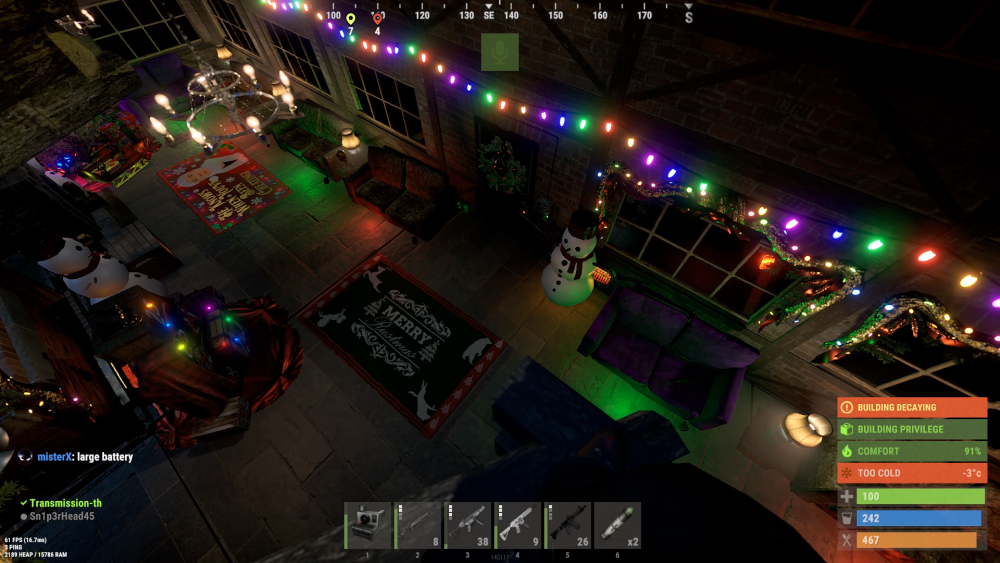Select the black assault rifle with 26 rounds
The width and height of the screenshot is (1000, 563).
click(x=568, y=525)
